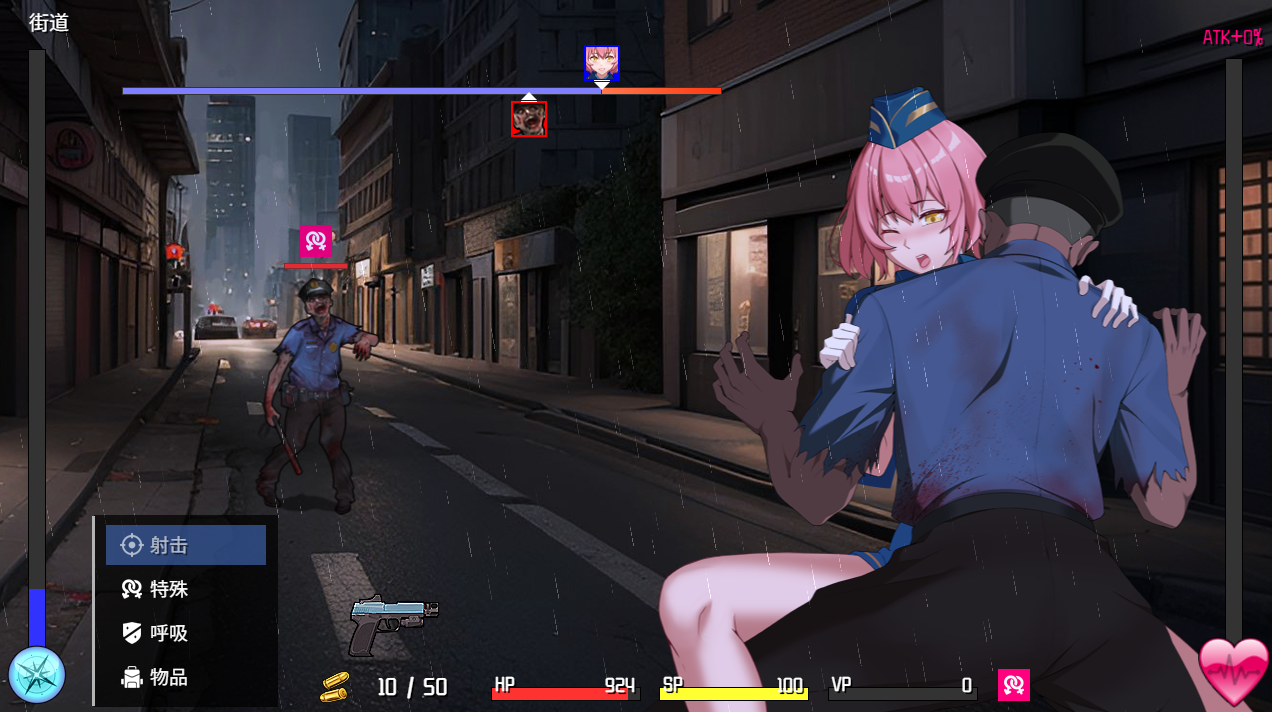Viewport: 1272px width, 712px height.
Task: Target the zombie's pink status marker
Action: (x=316, y=241)
